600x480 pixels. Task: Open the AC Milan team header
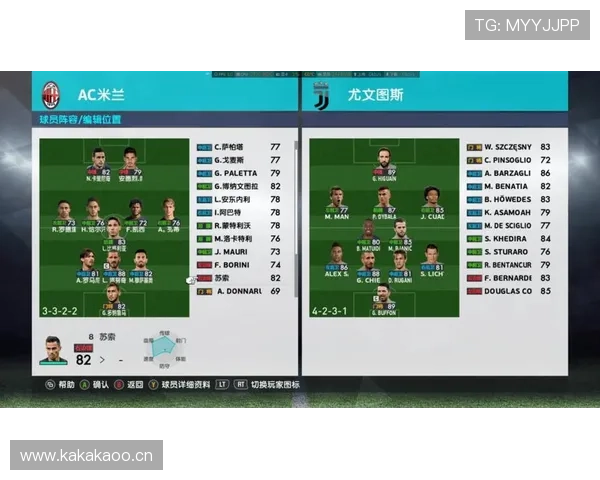100,96
